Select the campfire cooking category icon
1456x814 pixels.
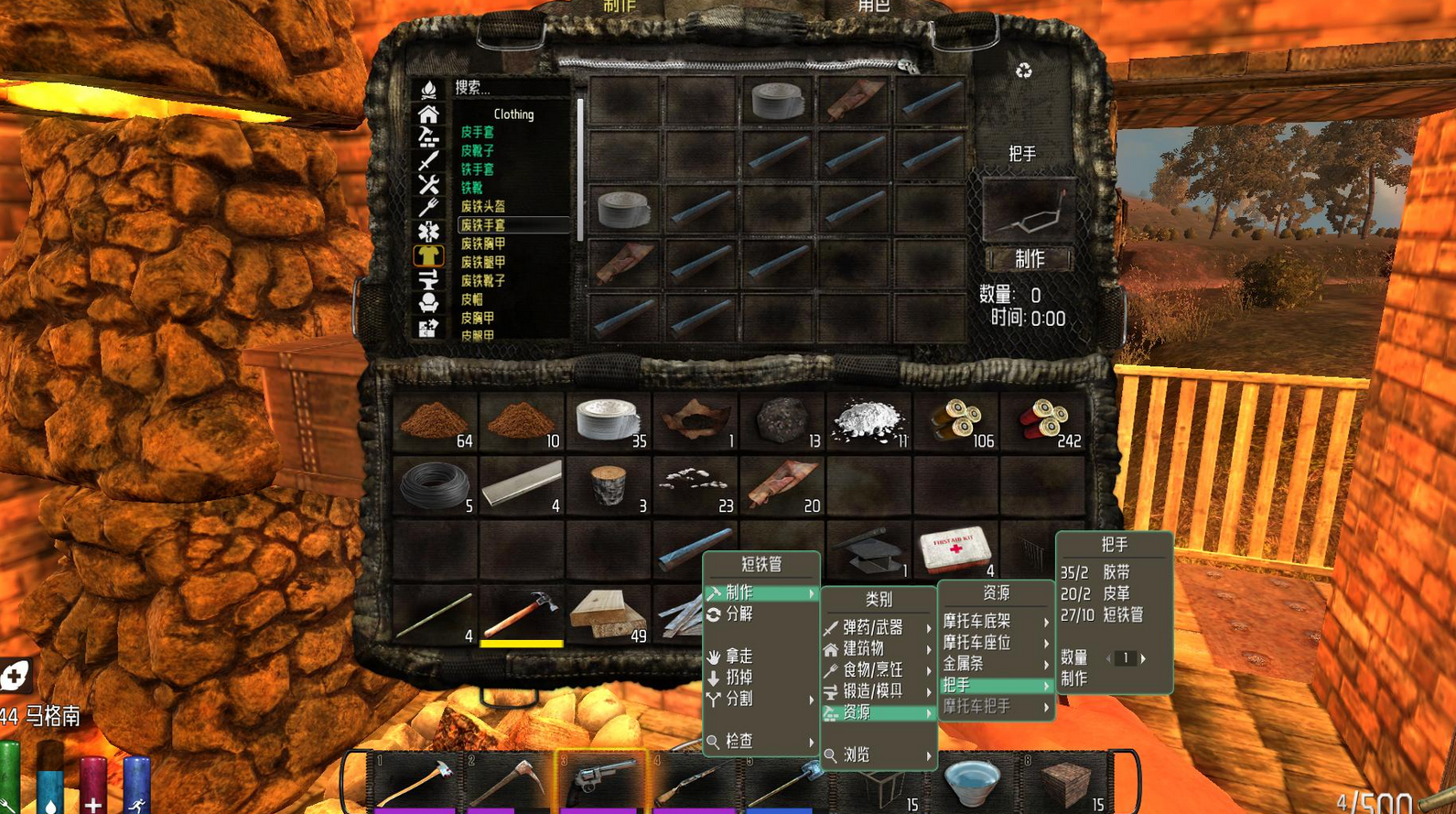coord(427,89)
